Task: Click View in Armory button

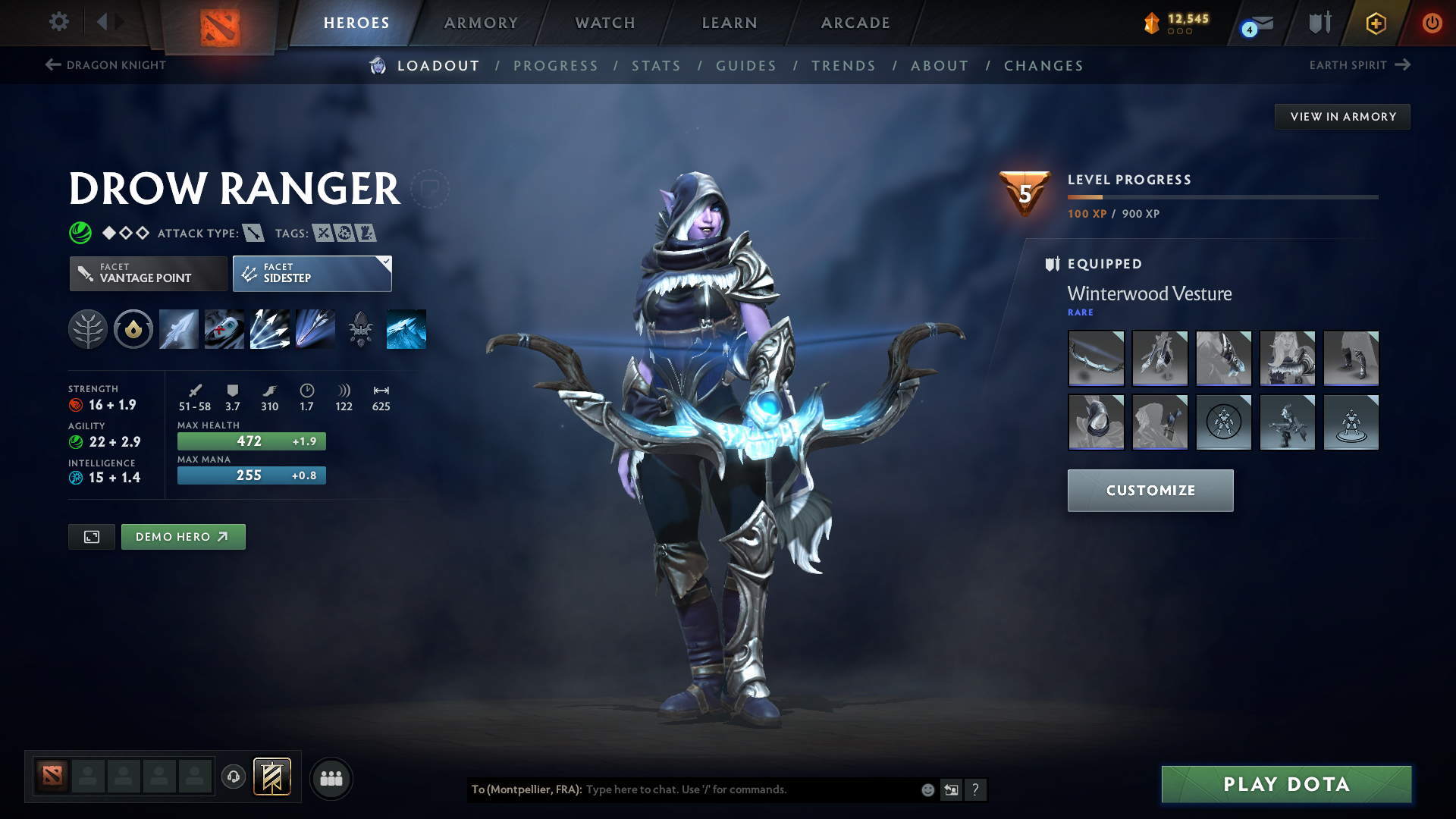Action: point(1342,117)
